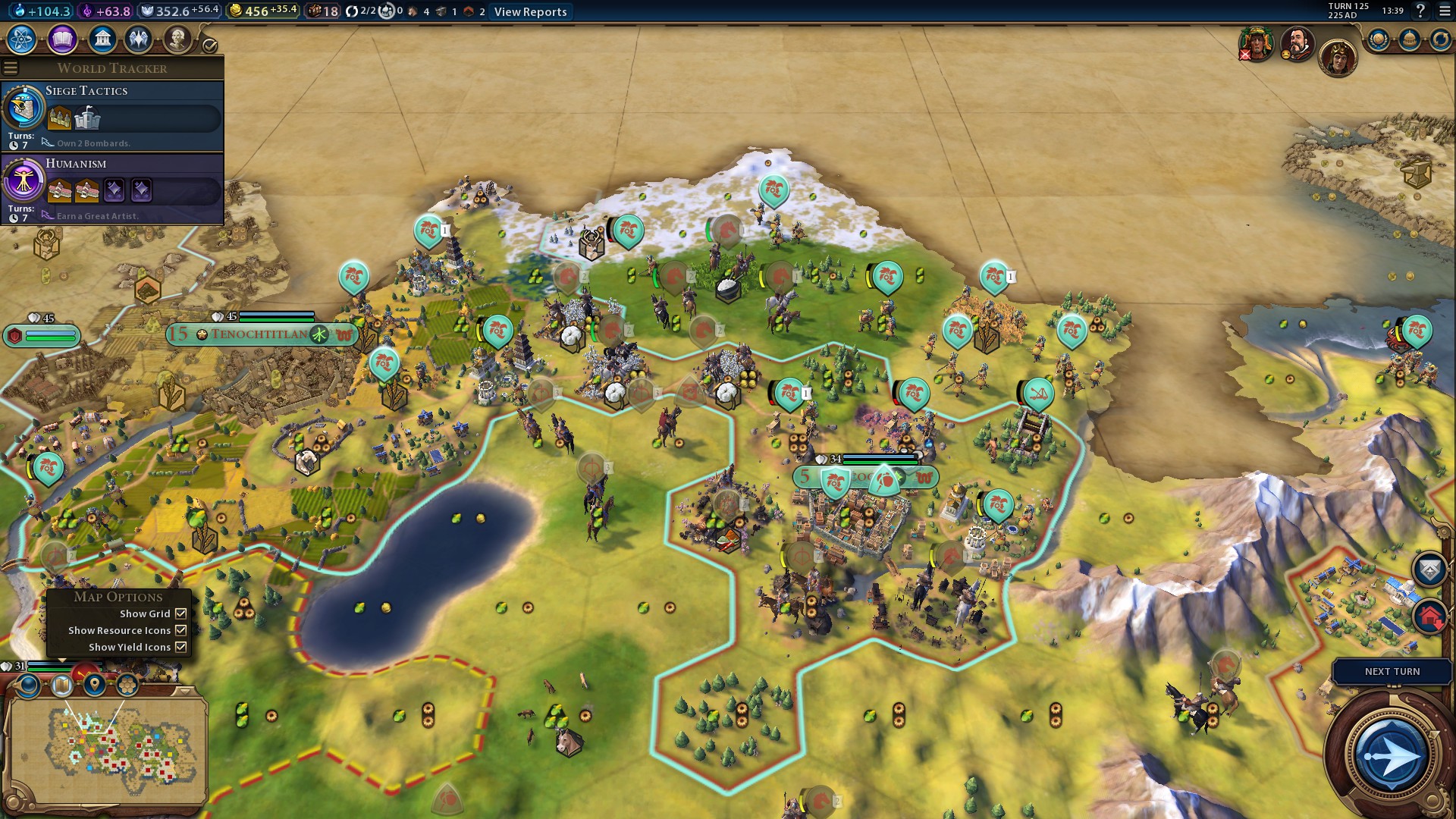Toggle the Show Grid checkbox

click(x=181, y=613)
